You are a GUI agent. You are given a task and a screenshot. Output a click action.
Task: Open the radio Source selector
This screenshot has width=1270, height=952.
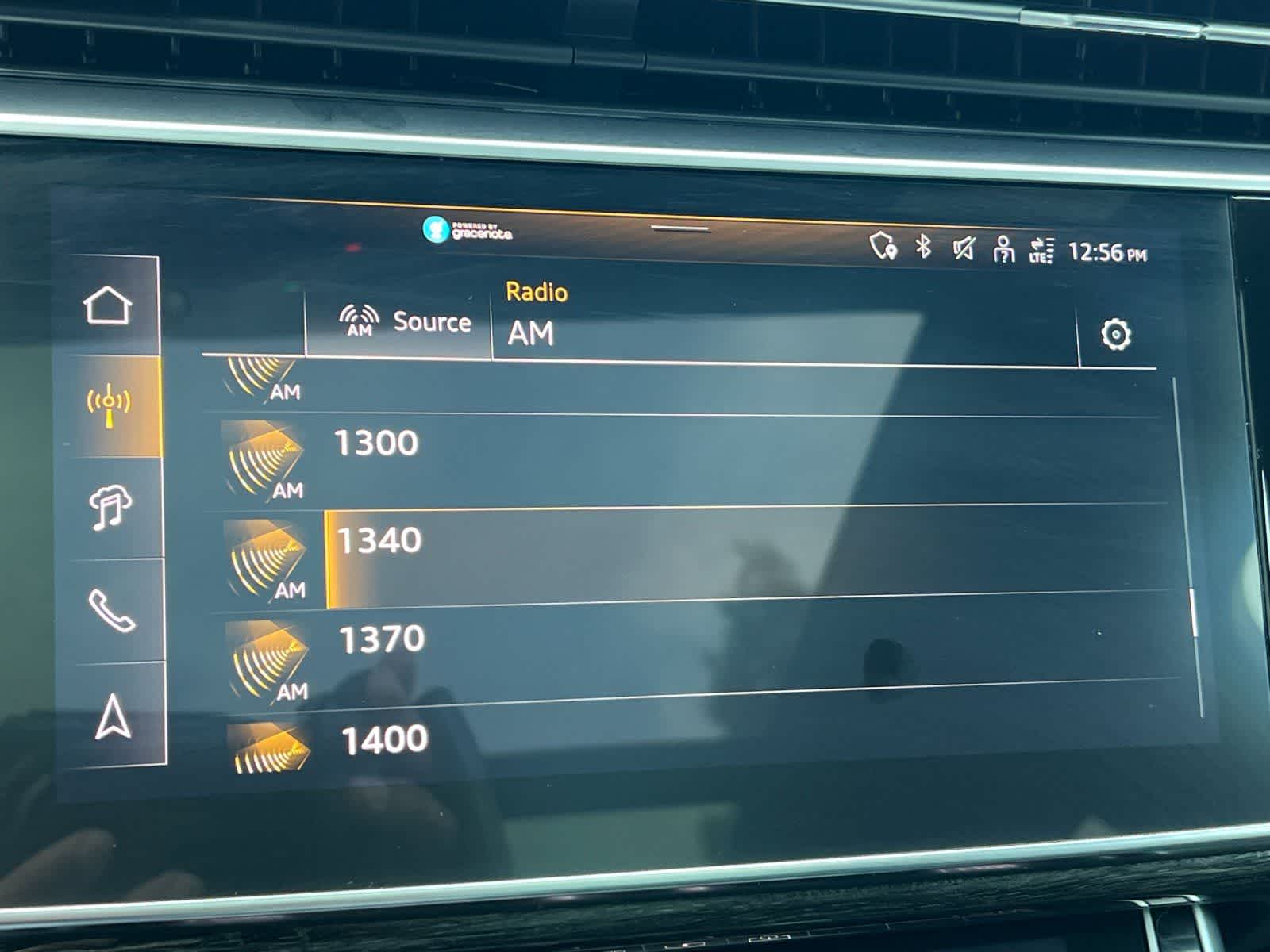pos(405,321)
